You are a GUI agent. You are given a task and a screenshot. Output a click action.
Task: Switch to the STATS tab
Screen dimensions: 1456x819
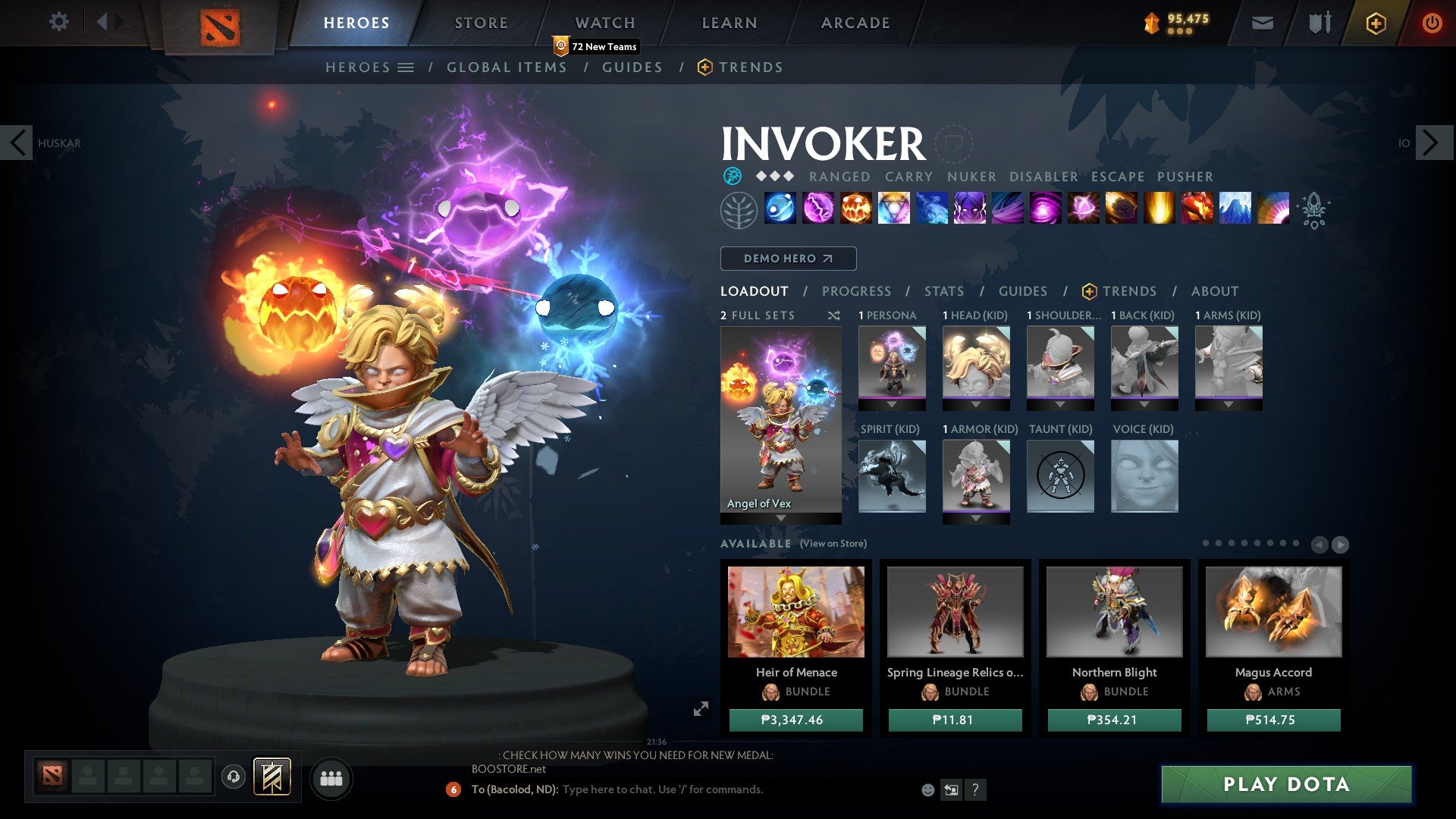[x=943, y=291]
